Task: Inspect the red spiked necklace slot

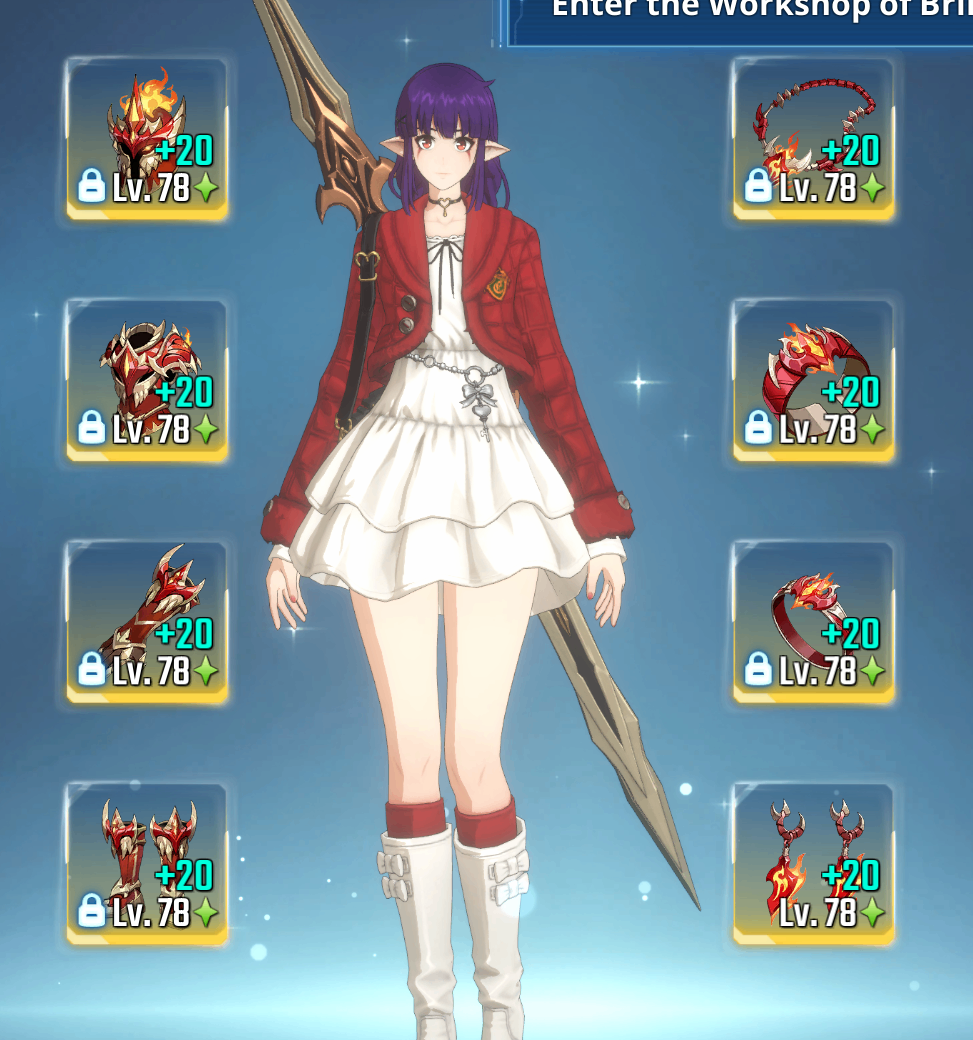Action: 813,138
